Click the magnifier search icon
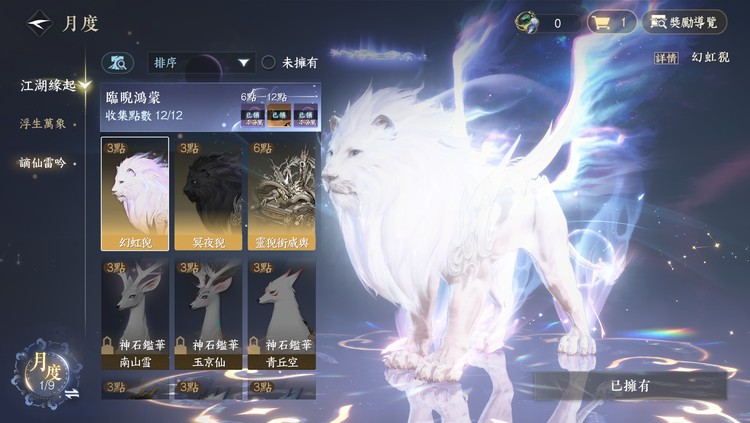This screenshot has height=423, width=750. point(119,63)
